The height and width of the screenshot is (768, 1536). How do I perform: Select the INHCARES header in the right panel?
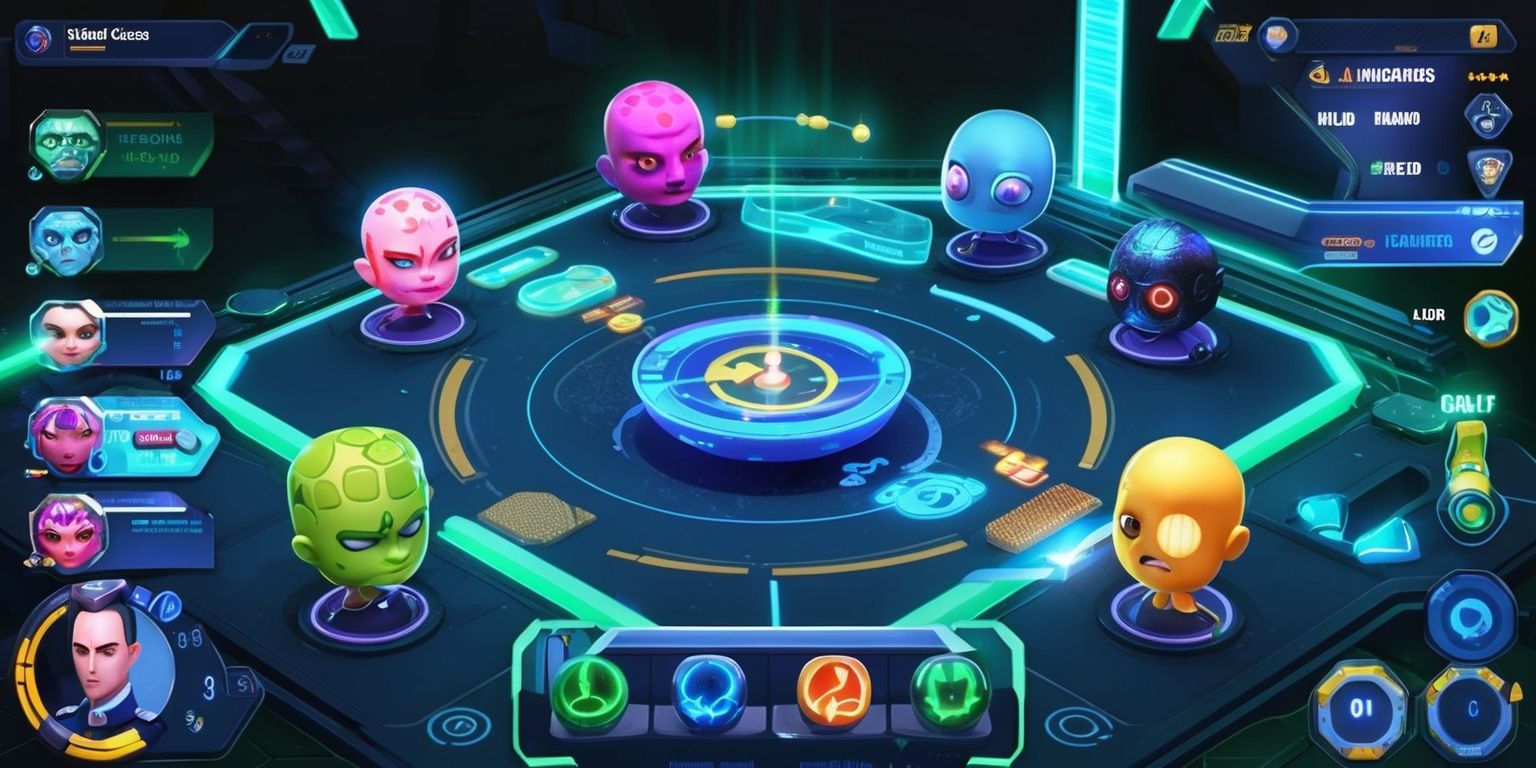(x=1394, y=74)
